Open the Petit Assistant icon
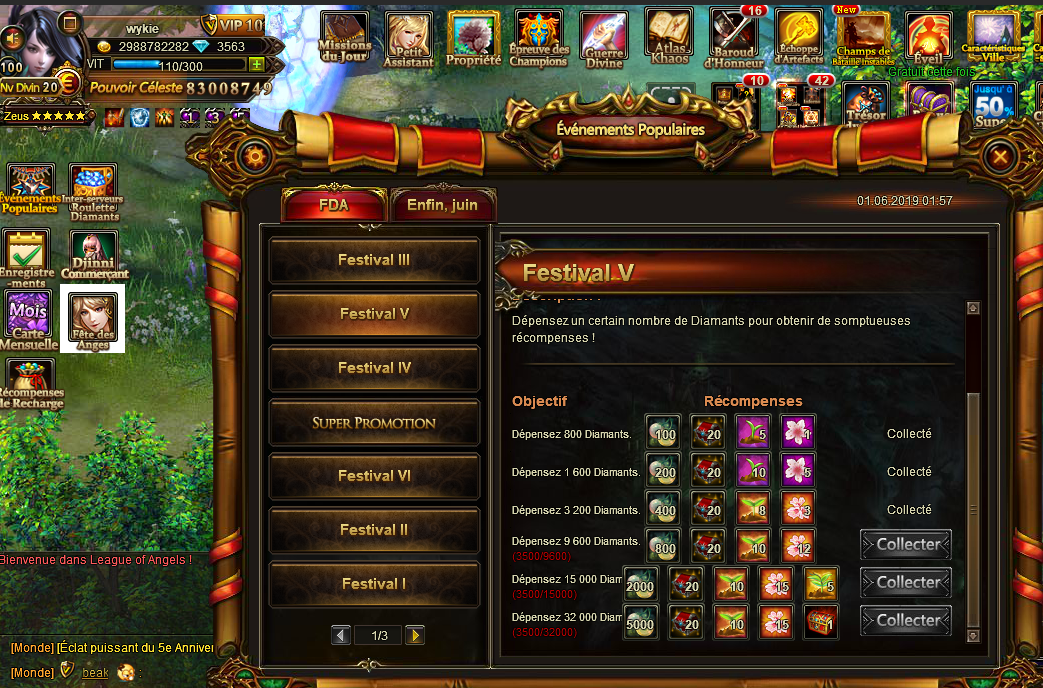The width and height of the screenshot is (1043, 688). [409, 39]
